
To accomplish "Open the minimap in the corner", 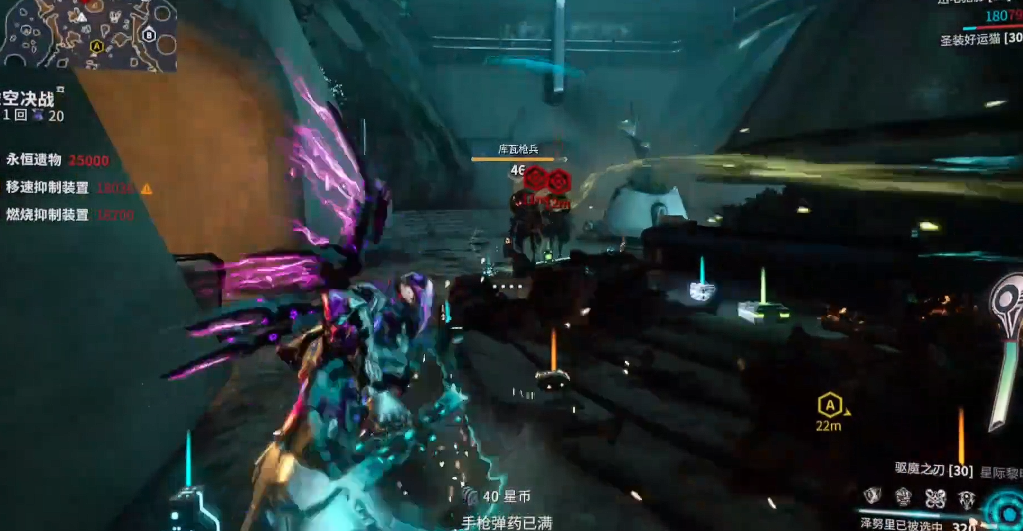I will tap(88, 35).
